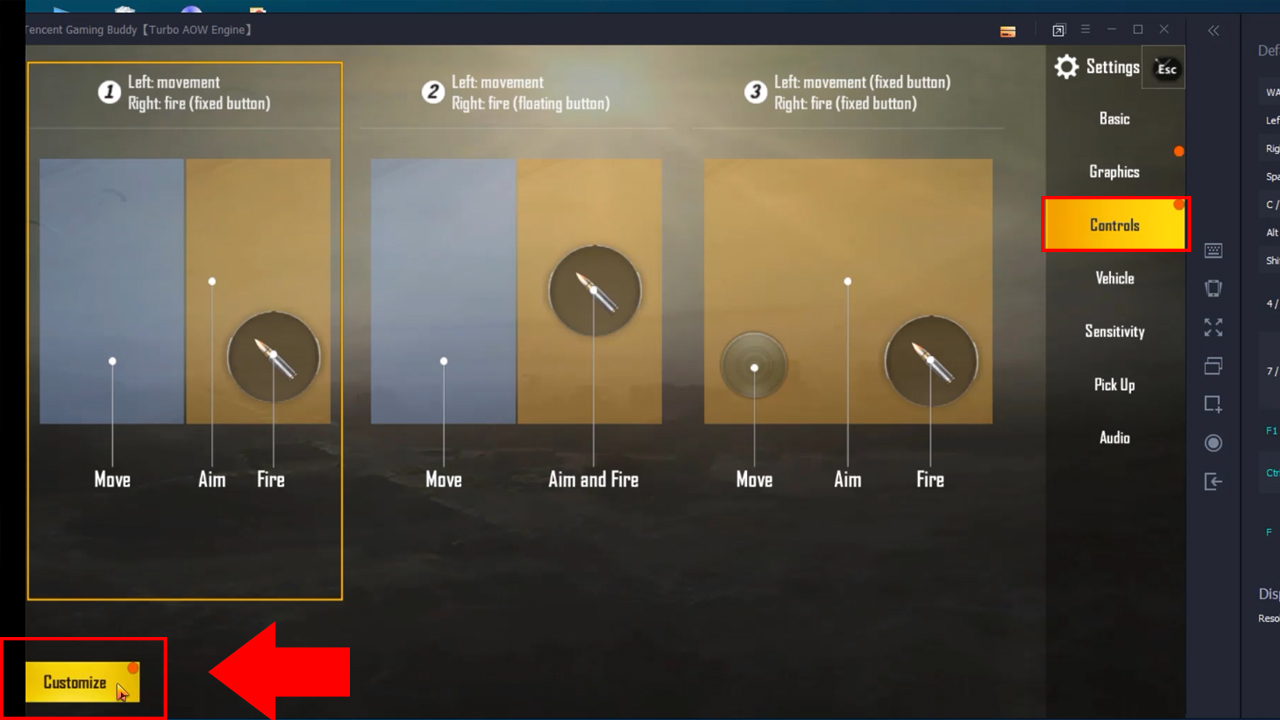
Task: Select control scheme 2 with floating fire button
Action: [x=516, y=330]
